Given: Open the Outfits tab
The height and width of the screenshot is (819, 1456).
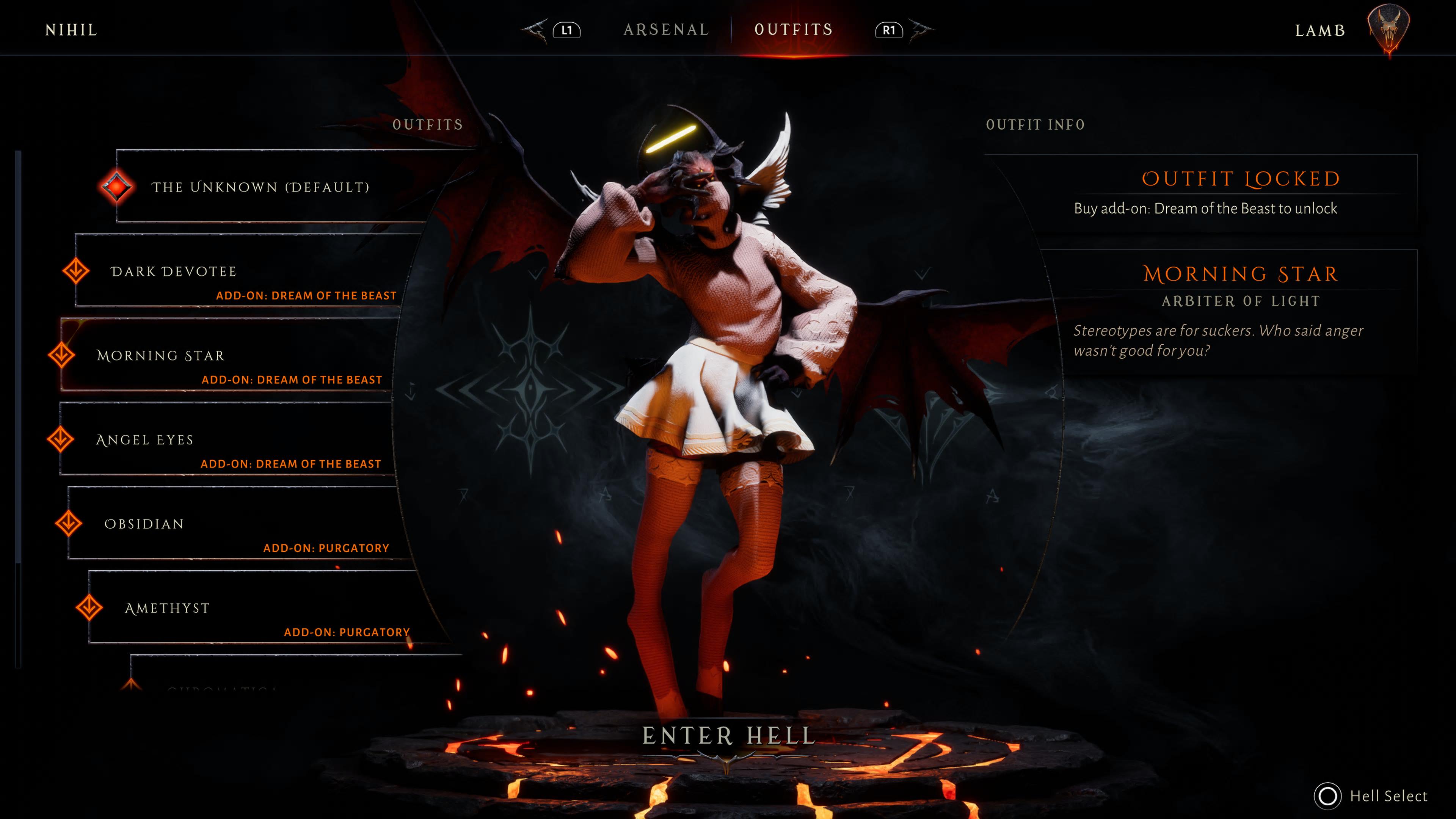Looking at the screenshot, I should coord(794,30).
